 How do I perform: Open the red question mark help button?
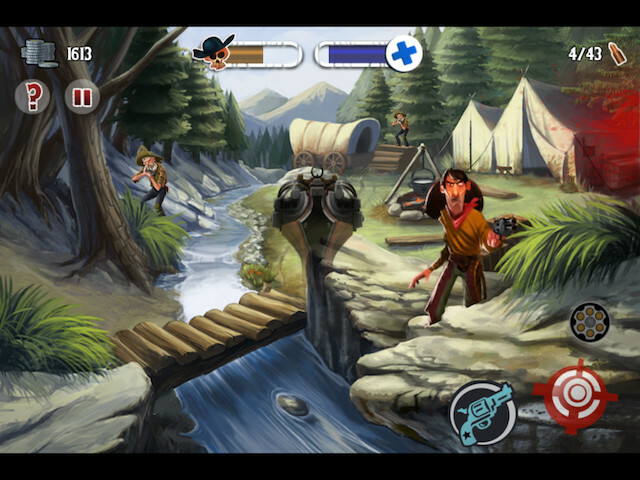point(32,97)
